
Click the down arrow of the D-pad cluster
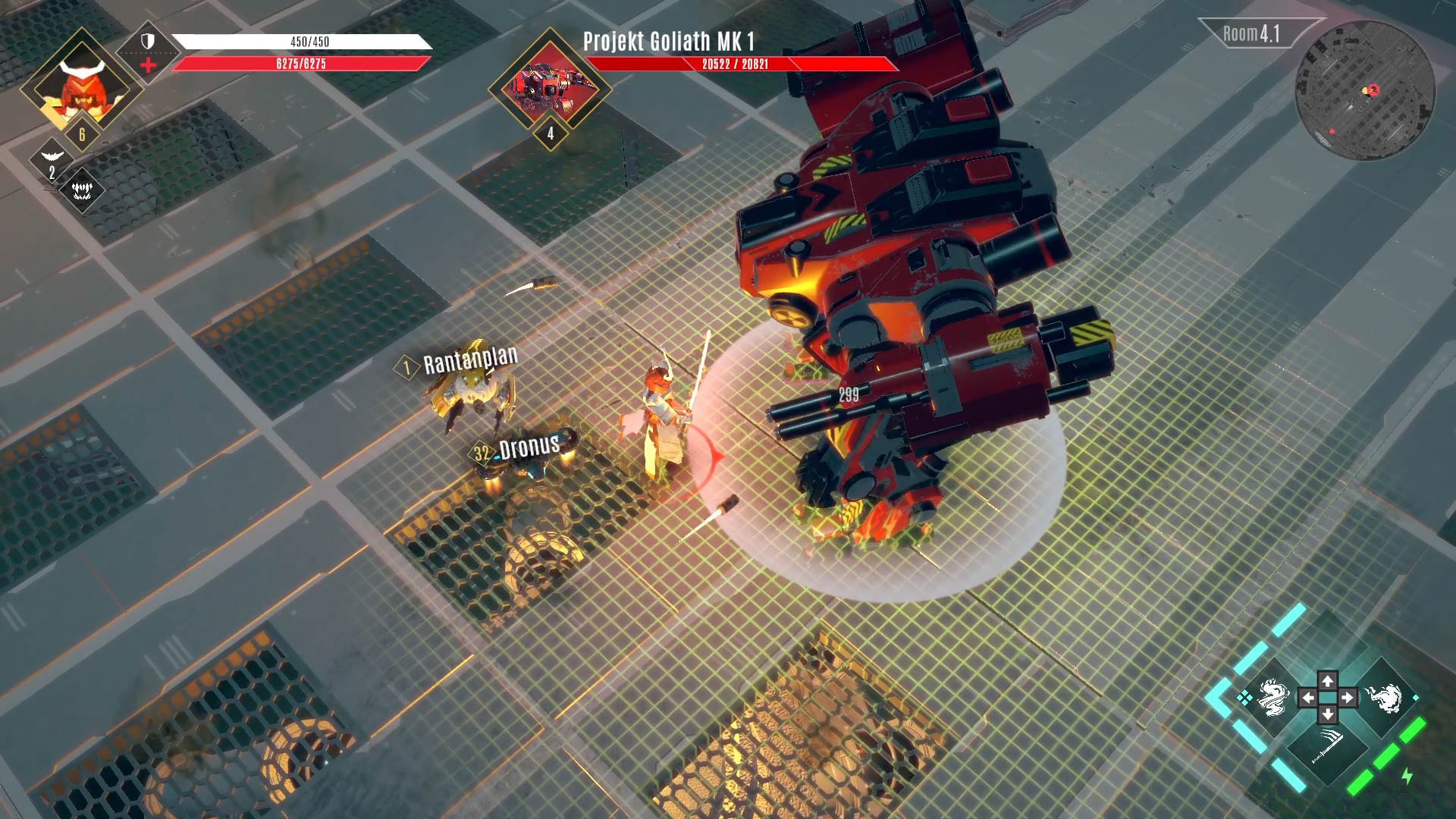click(x=1328, y=716)
